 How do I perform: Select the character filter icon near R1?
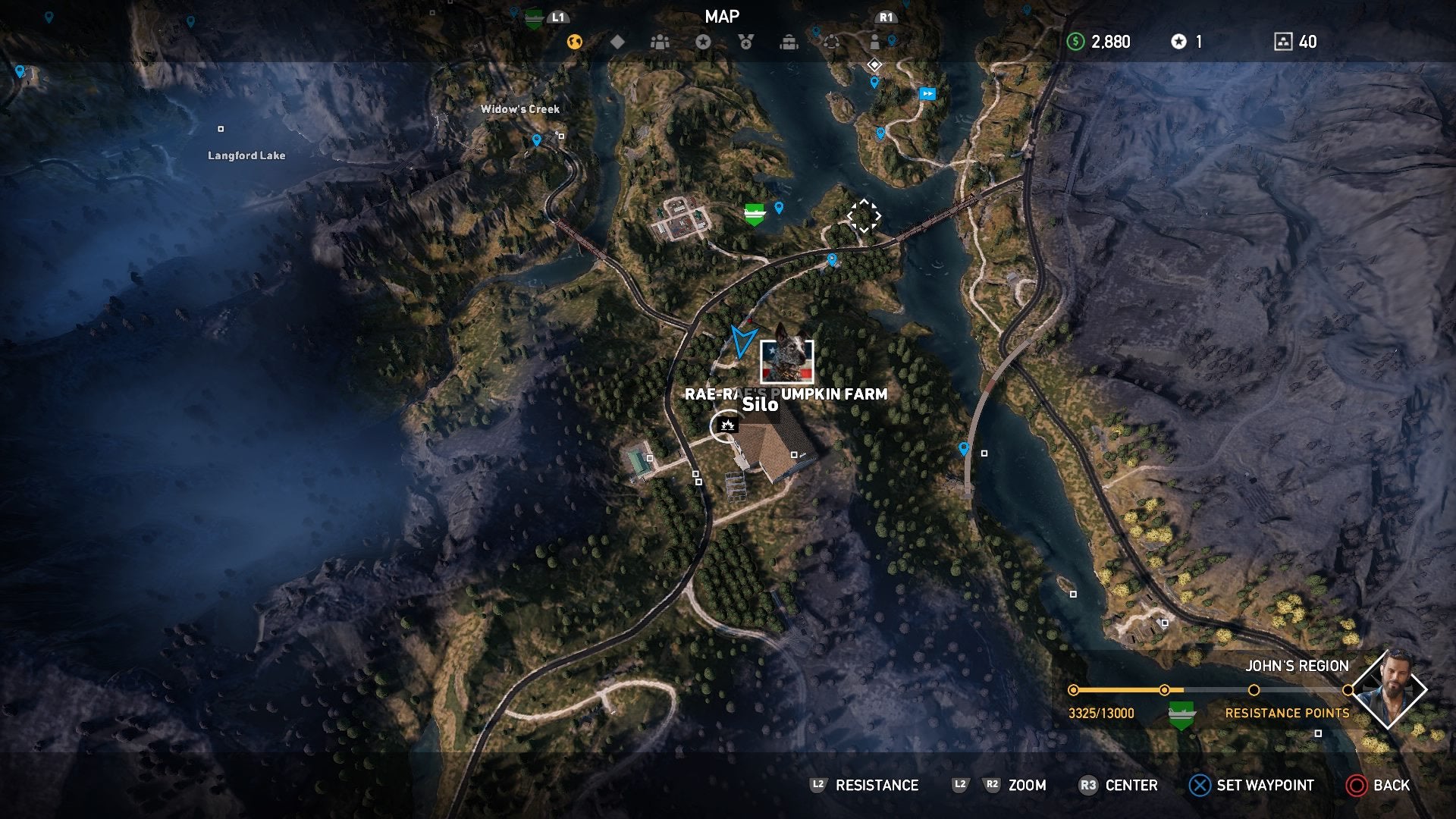876,42
